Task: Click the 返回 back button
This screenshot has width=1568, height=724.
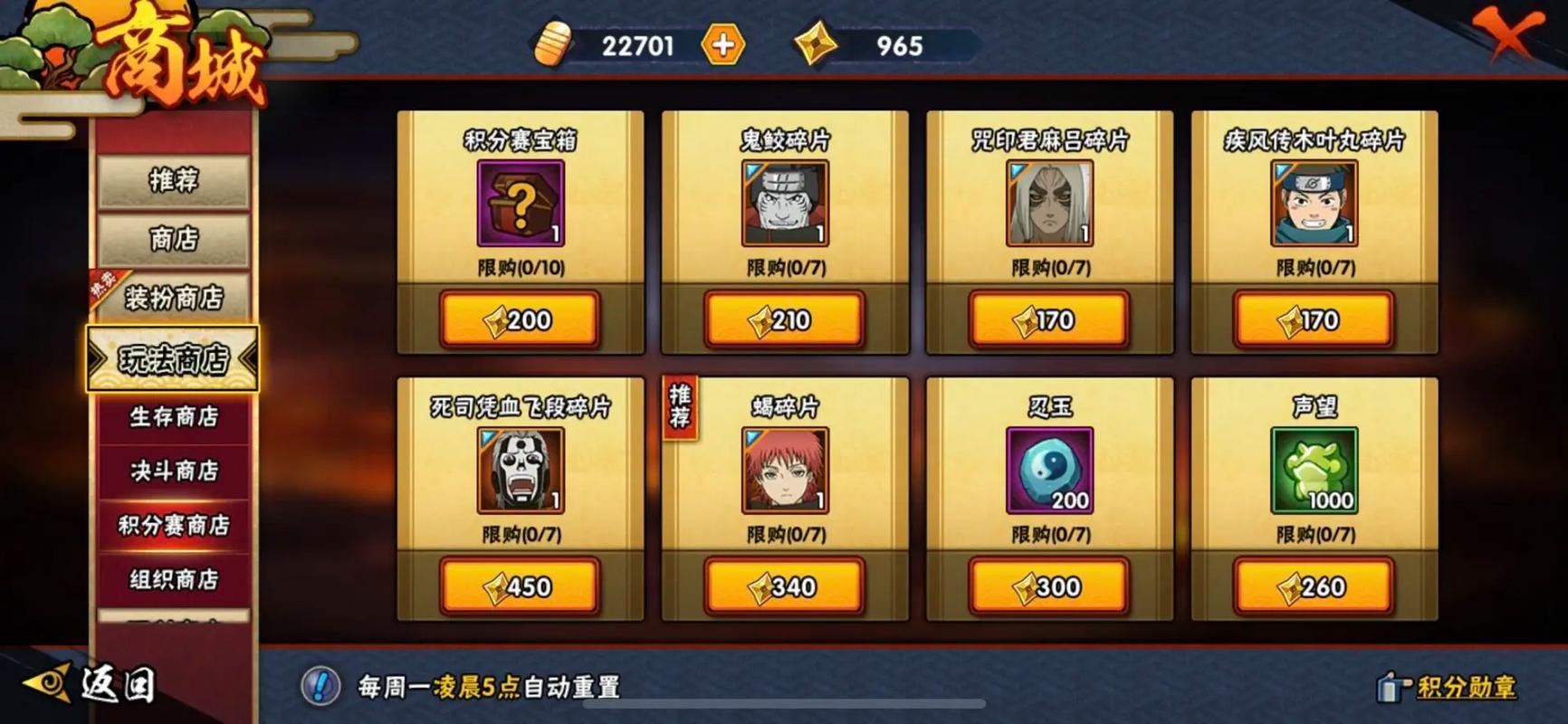Action: [x=97, y=685]
